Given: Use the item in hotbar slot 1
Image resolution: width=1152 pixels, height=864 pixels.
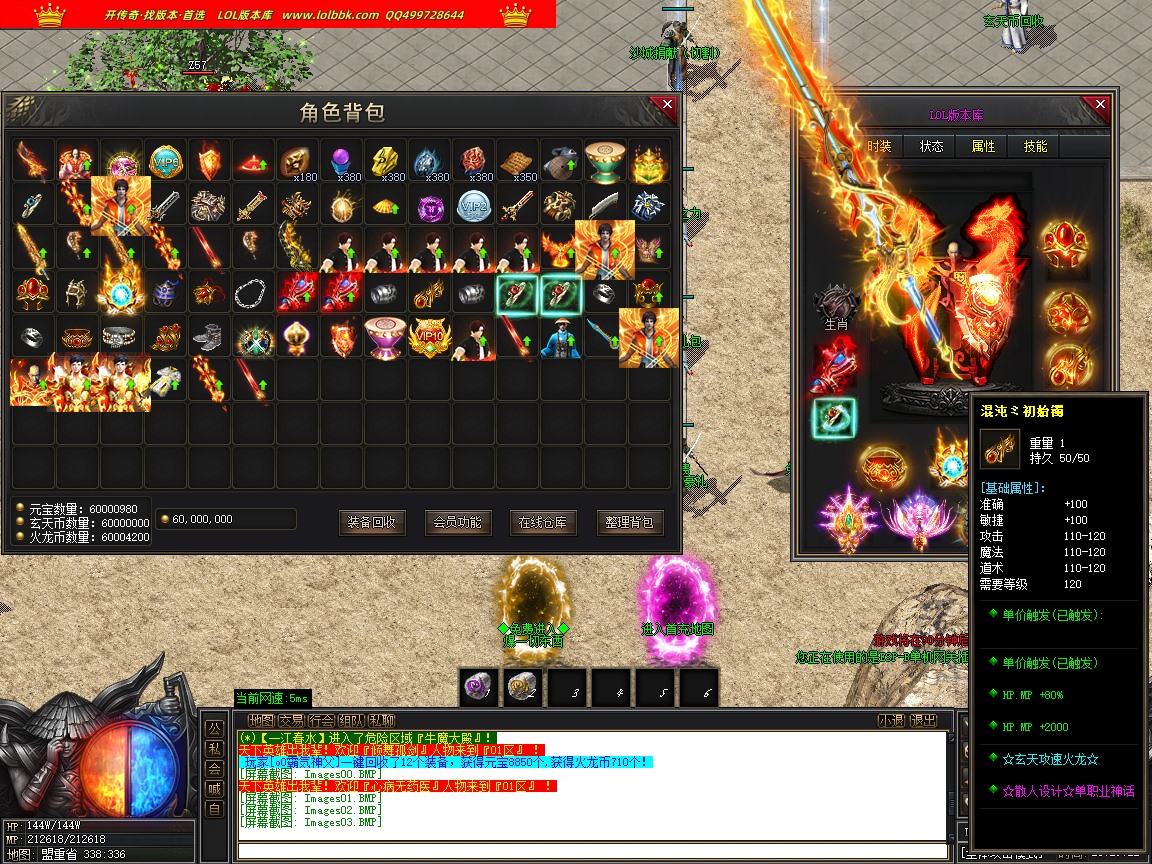Looking at the screenshot, I should pos(479,687).
